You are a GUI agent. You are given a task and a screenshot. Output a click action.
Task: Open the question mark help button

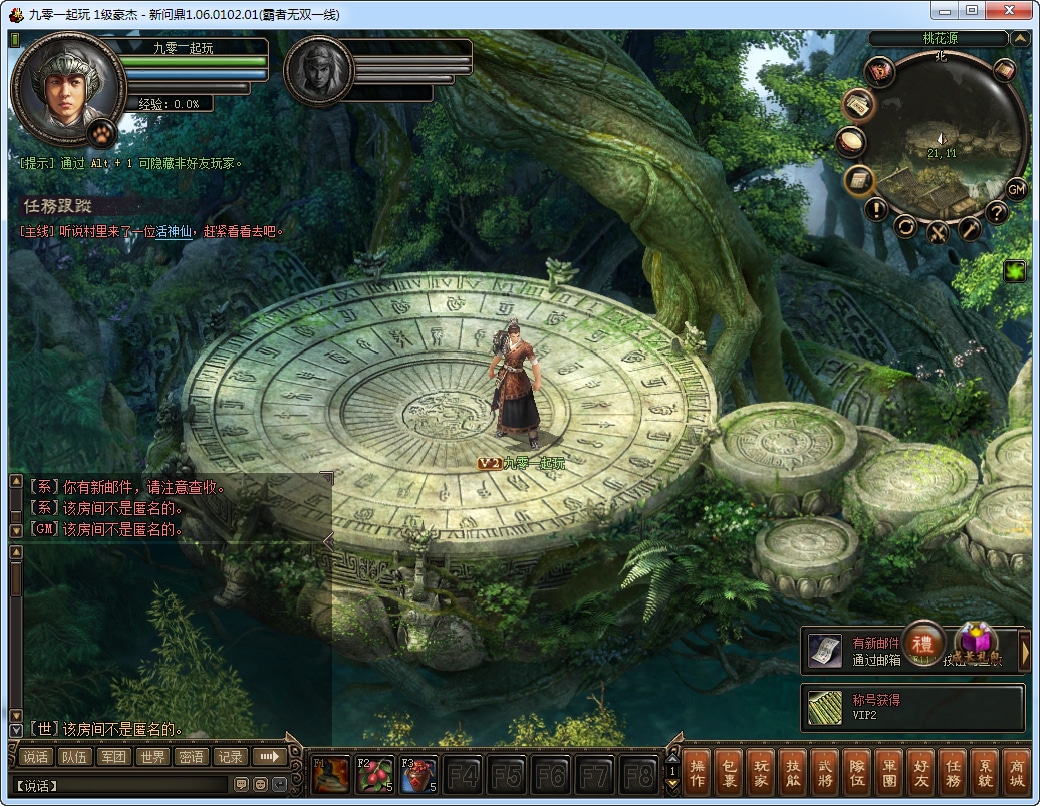tap(996, 212)
